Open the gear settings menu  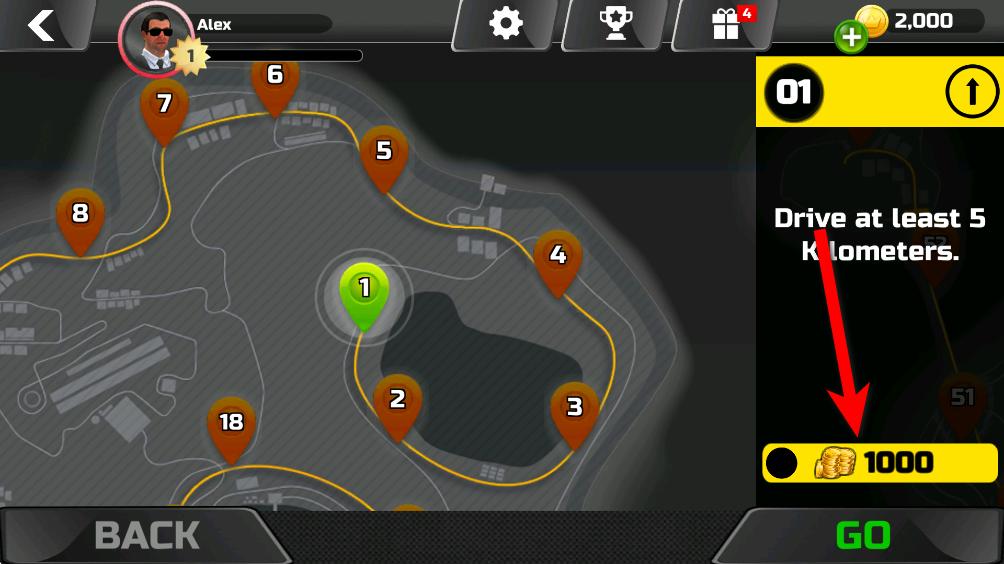coord(506,23)
